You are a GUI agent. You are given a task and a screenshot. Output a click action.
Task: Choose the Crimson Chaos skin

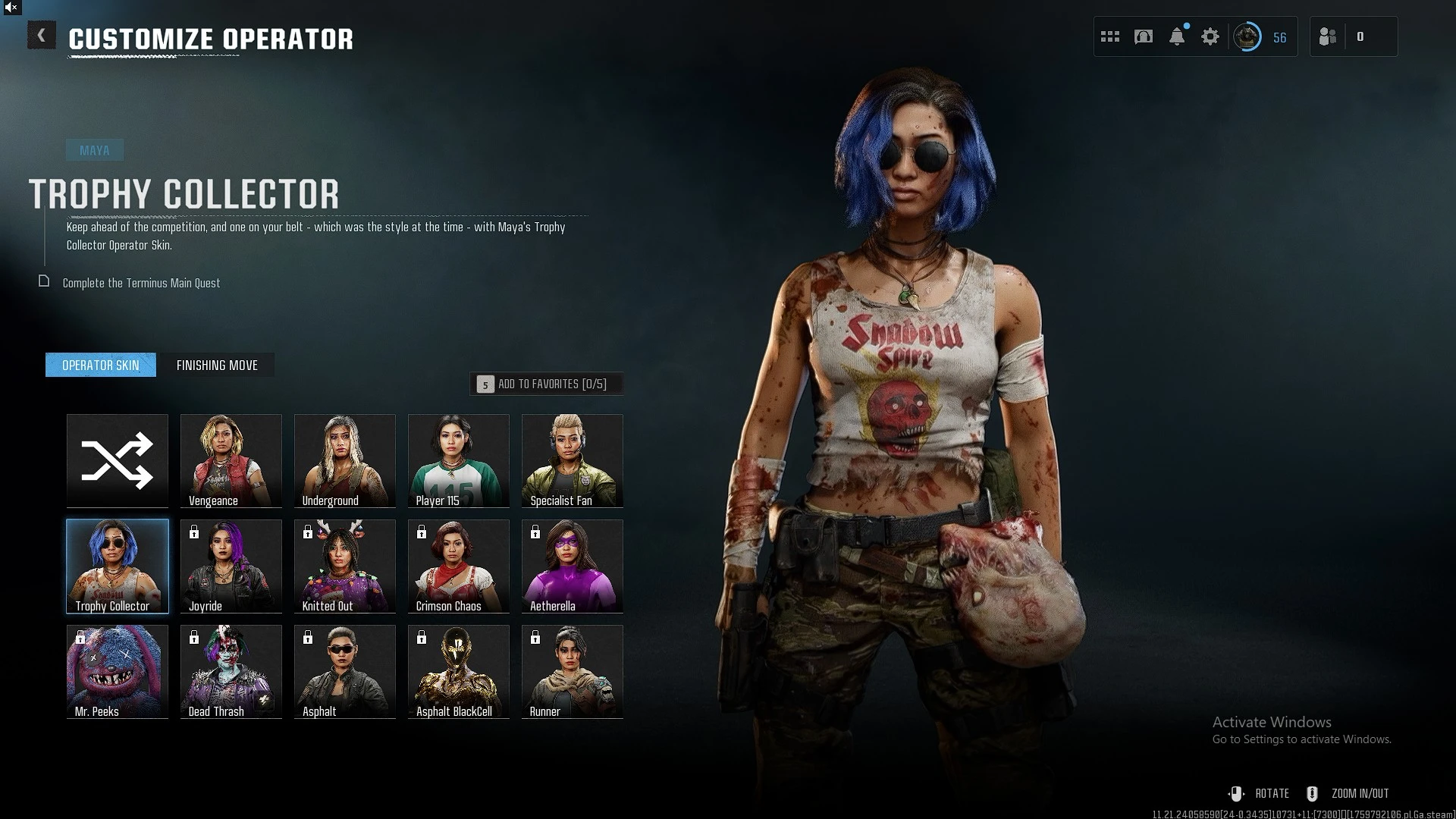459,566
